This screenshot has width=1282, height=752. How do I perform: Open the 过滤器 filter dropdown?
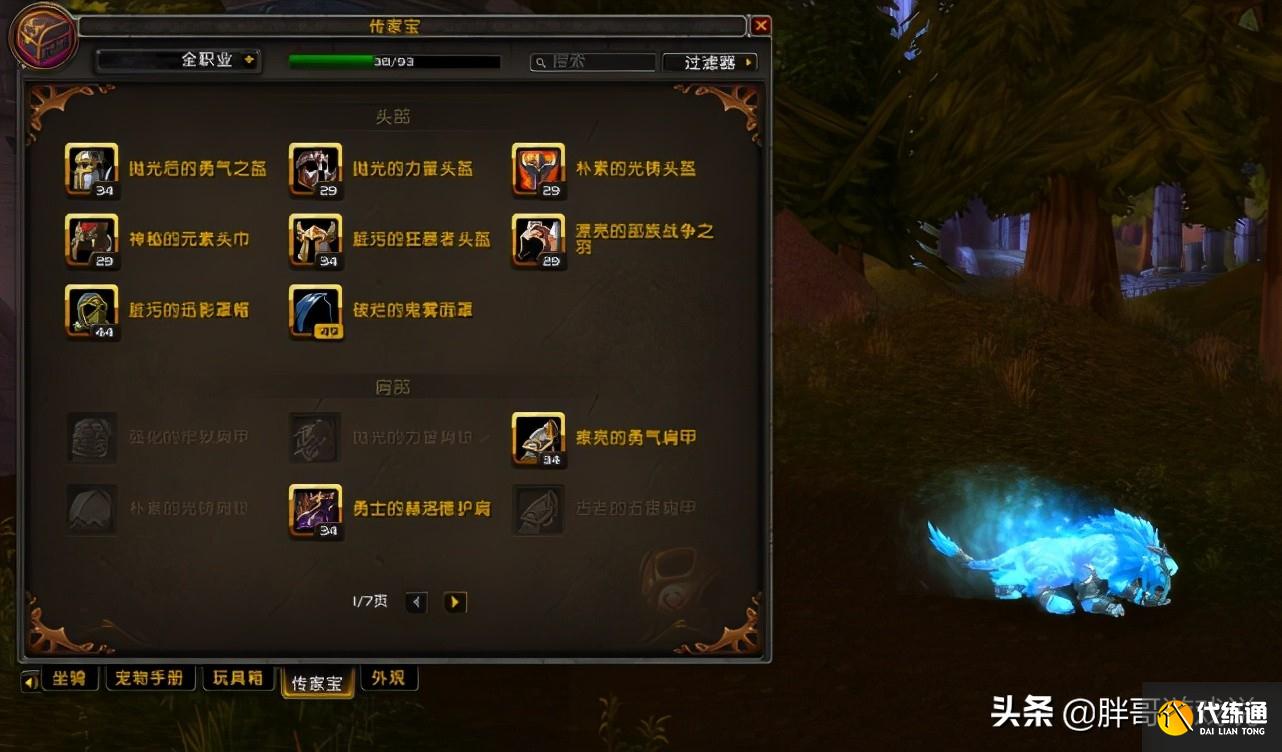point(709,61)
